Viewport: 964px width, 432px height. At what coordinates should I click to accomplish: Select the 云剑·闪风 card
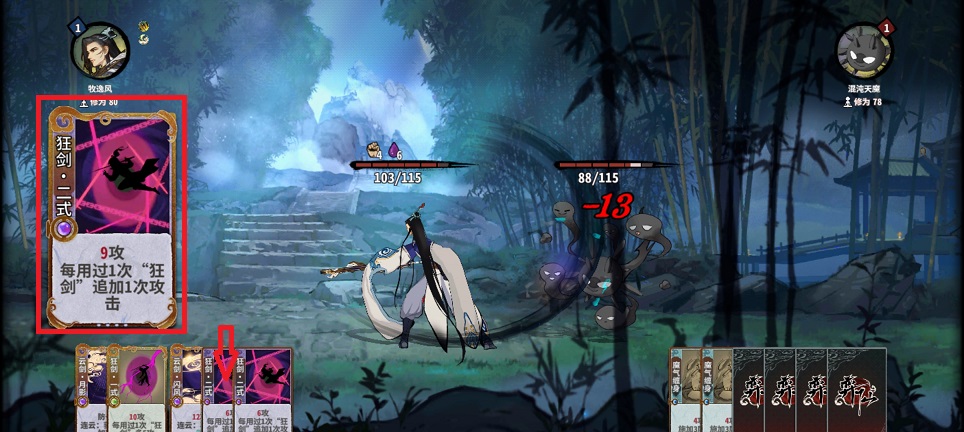click(184, 388)
